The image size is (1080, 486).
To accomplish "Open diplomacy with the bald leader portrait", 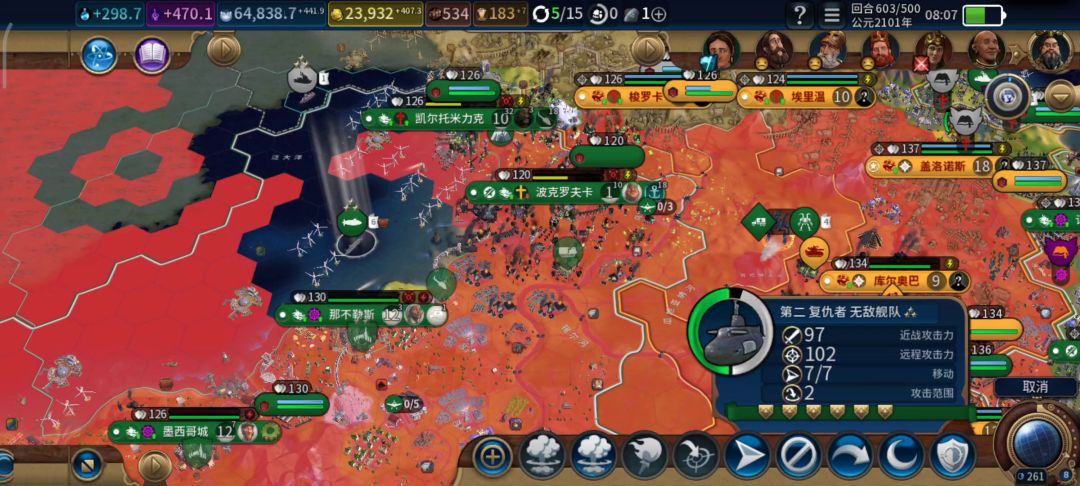I will 986,47.
